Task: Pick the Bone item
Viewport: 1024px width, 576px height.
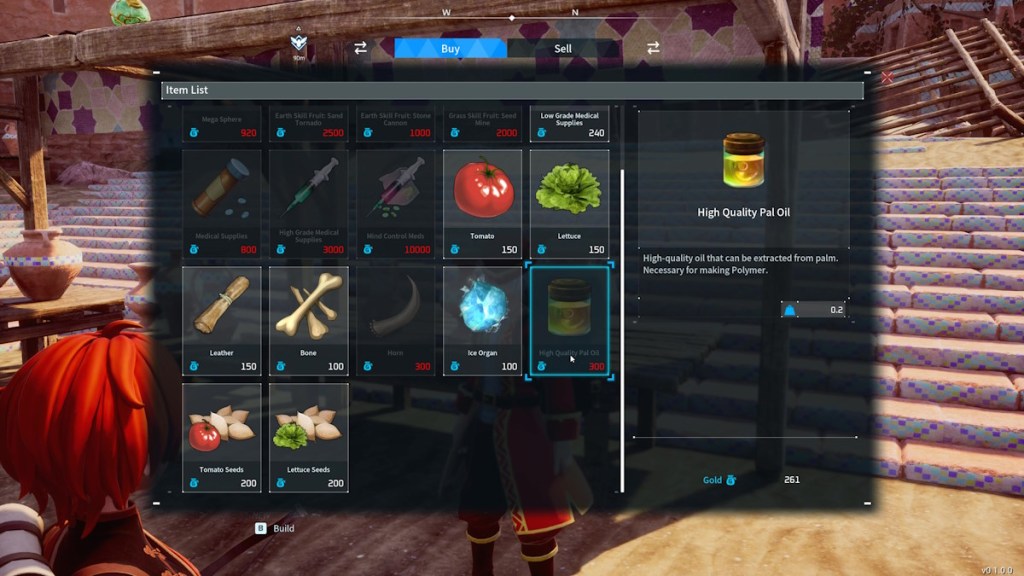Action: tap(309, 320)
